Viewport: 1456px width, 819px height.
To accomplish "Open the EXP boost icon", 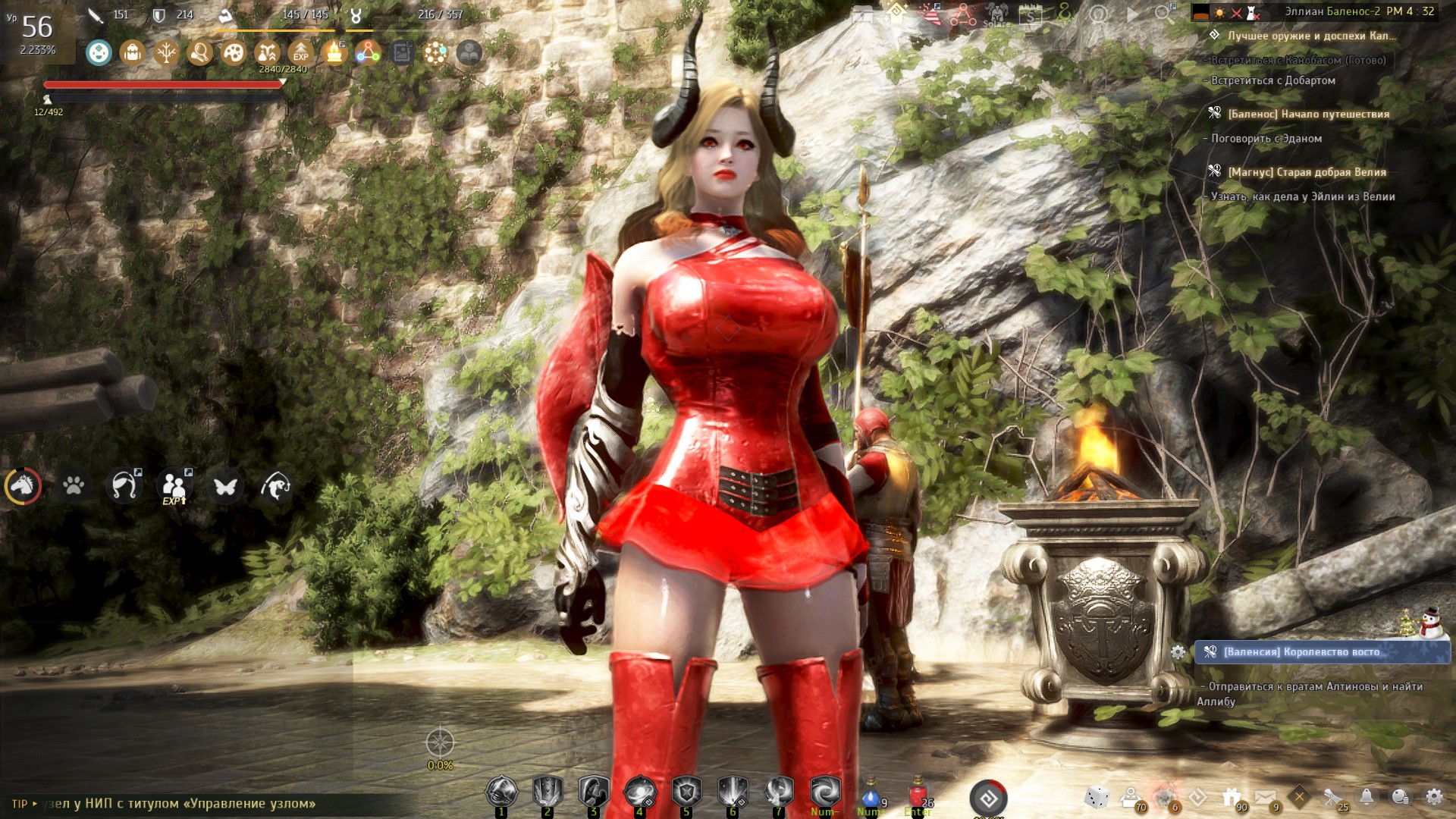I will [301, 52].
